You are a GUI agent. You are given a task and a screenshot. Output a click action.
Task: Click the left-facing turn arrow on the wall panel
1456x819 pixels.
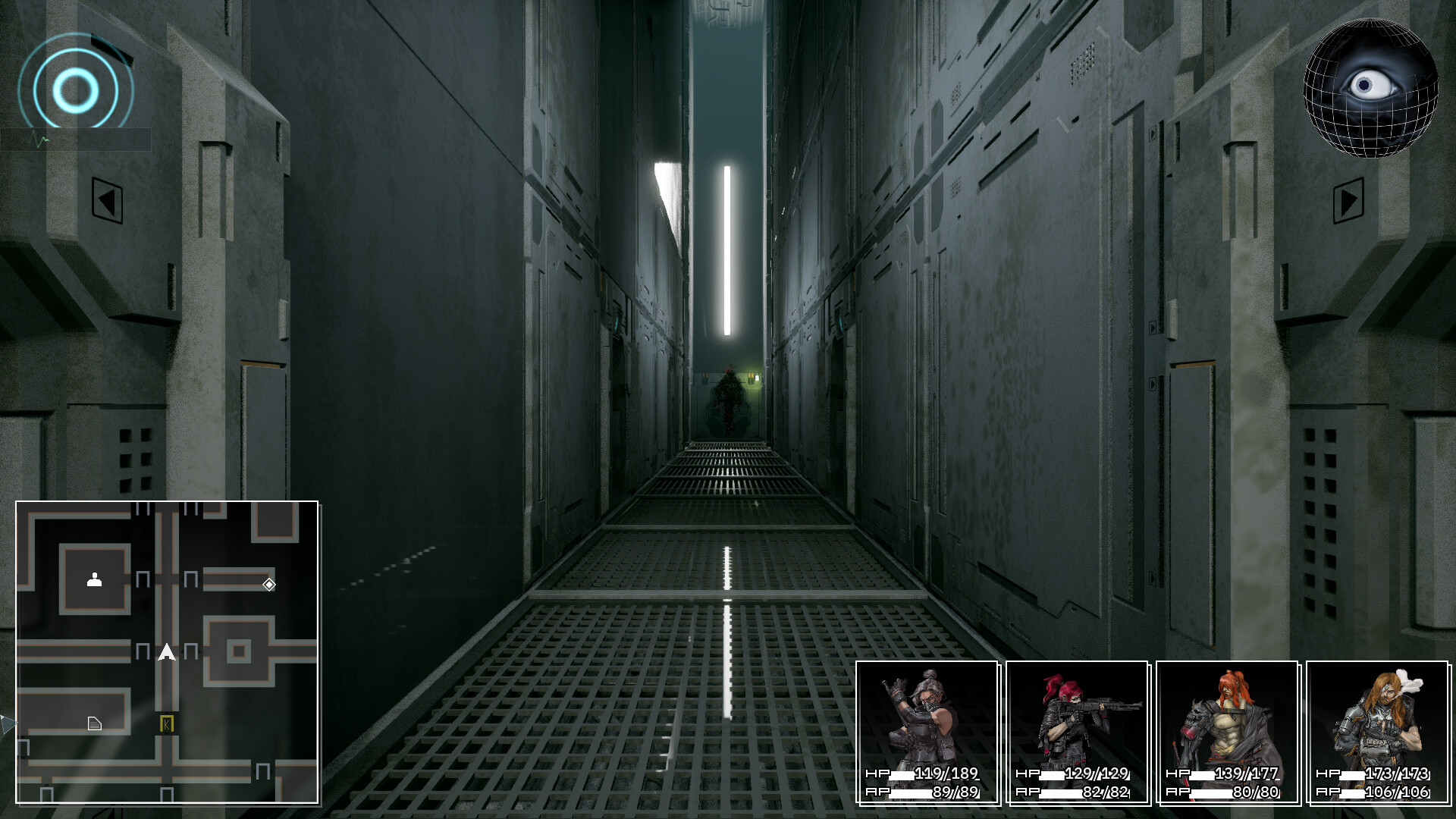[x=107, y=200]
